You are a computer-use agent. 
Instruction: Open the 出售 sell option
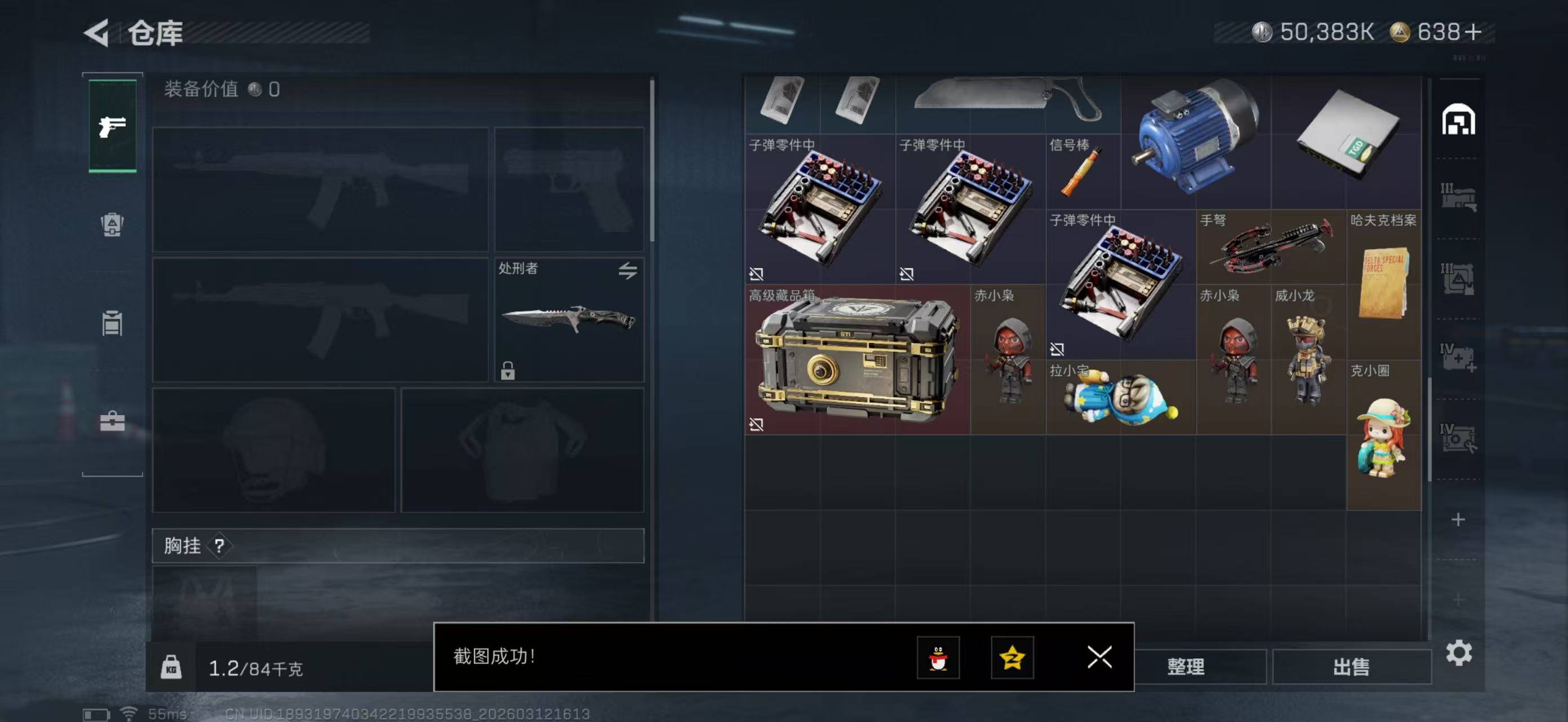(1351, 667)
